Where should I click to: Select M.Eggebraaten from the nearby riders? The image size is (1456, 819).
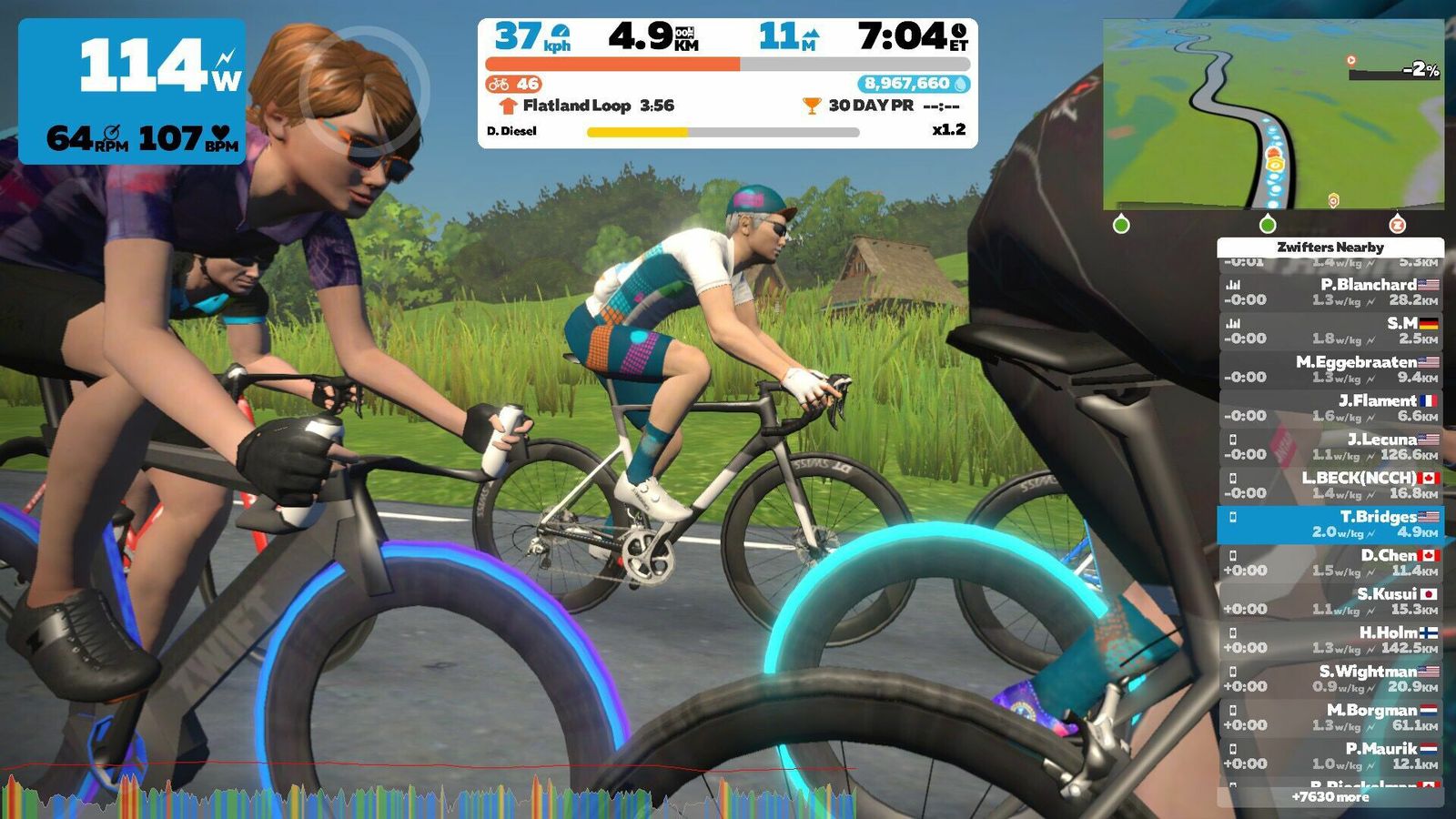pyautogui.click(x=1330, y=369)
